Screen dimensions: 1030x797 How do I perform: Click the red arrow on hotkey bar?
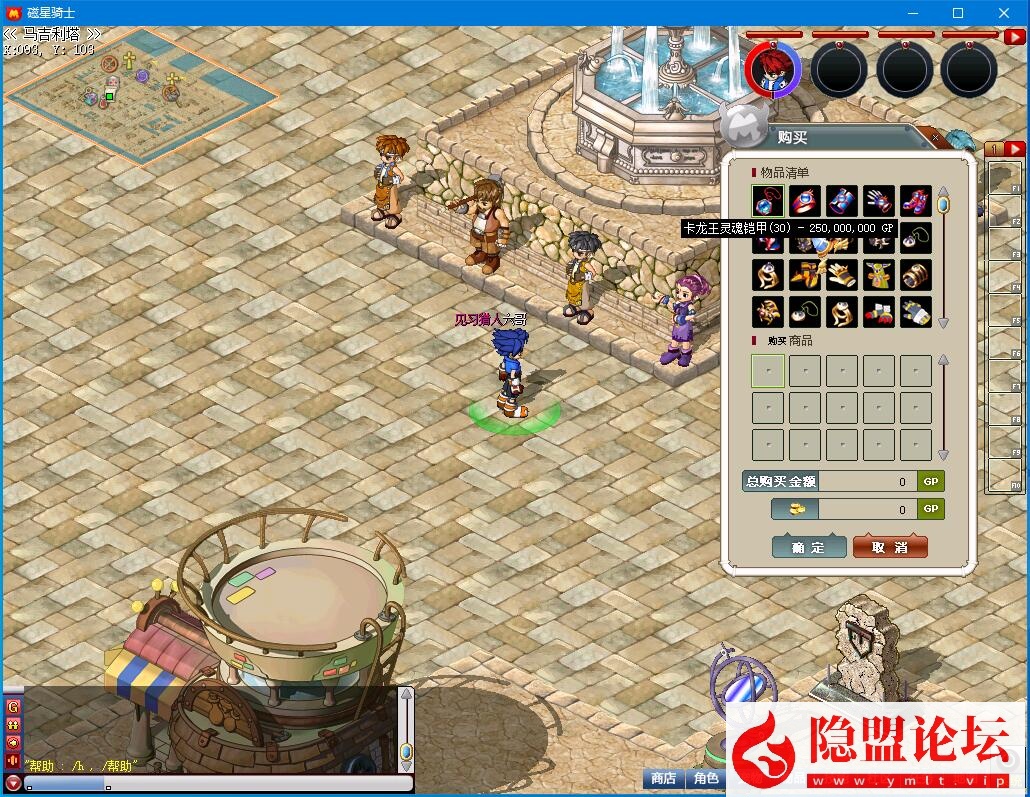click(x=1015, y=149)
